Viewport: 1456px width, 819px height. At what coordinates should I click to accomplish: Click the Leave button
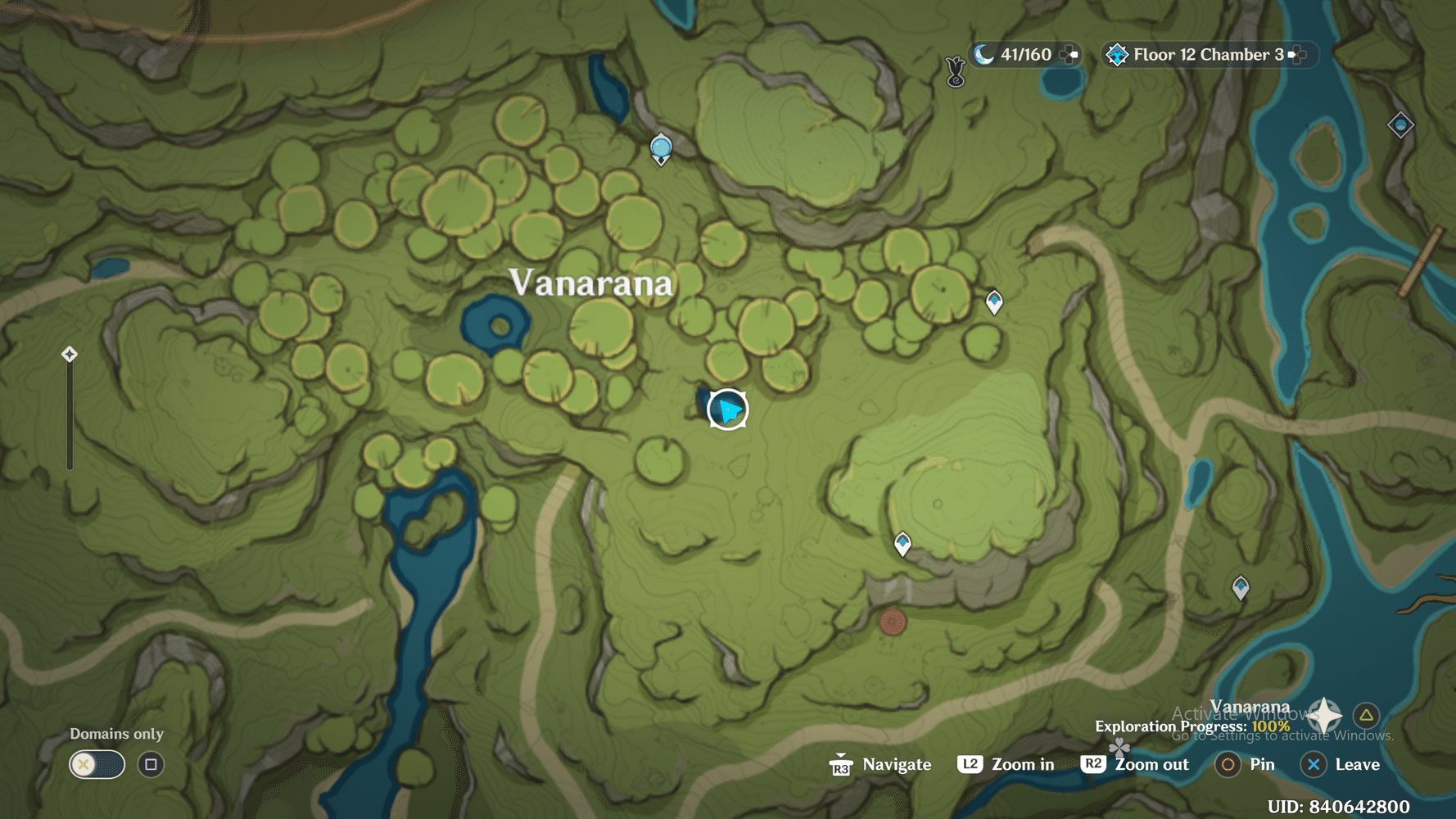click(1314, 764)
